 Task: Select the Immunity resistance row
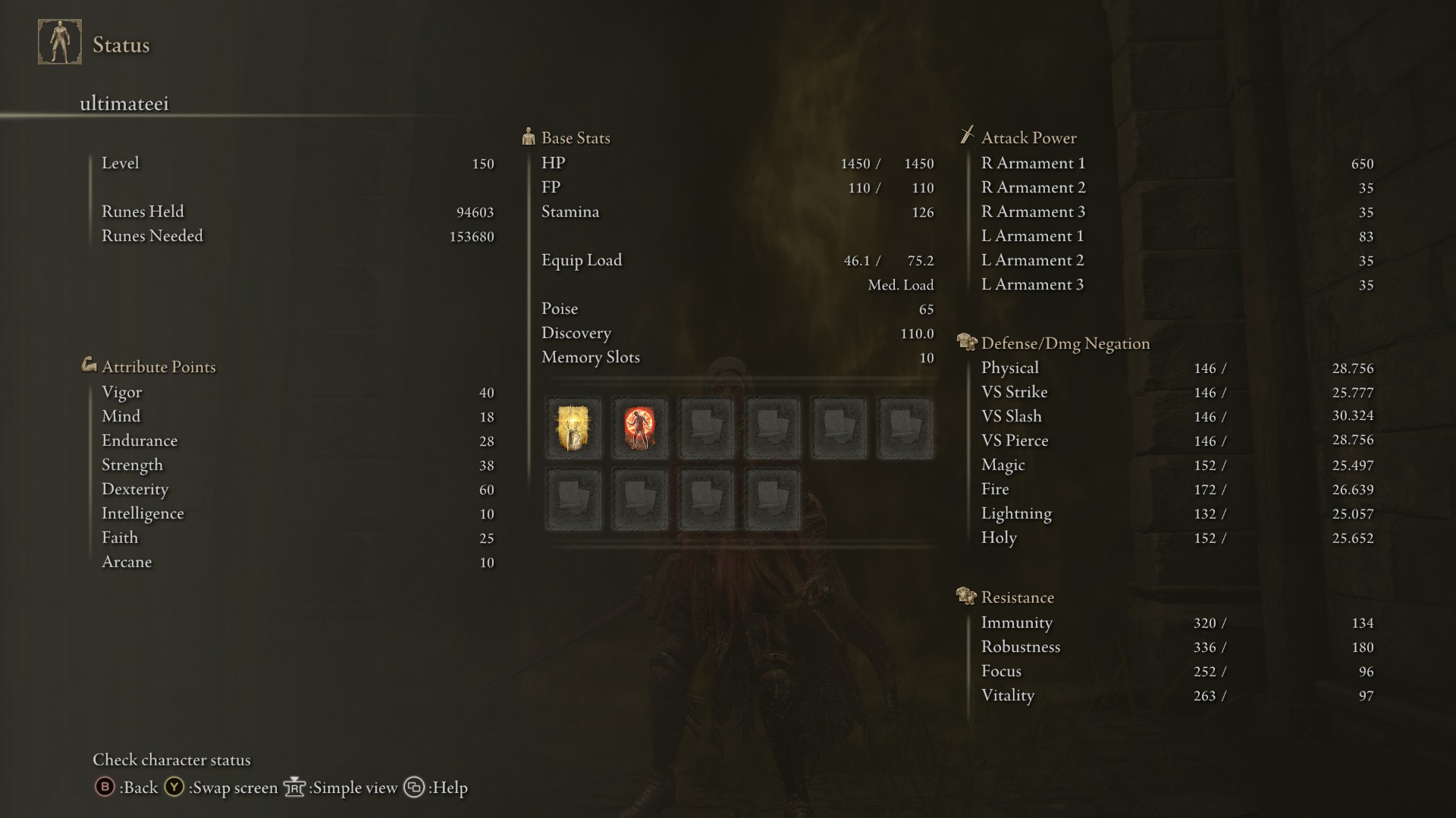[x=1176, y=622]
